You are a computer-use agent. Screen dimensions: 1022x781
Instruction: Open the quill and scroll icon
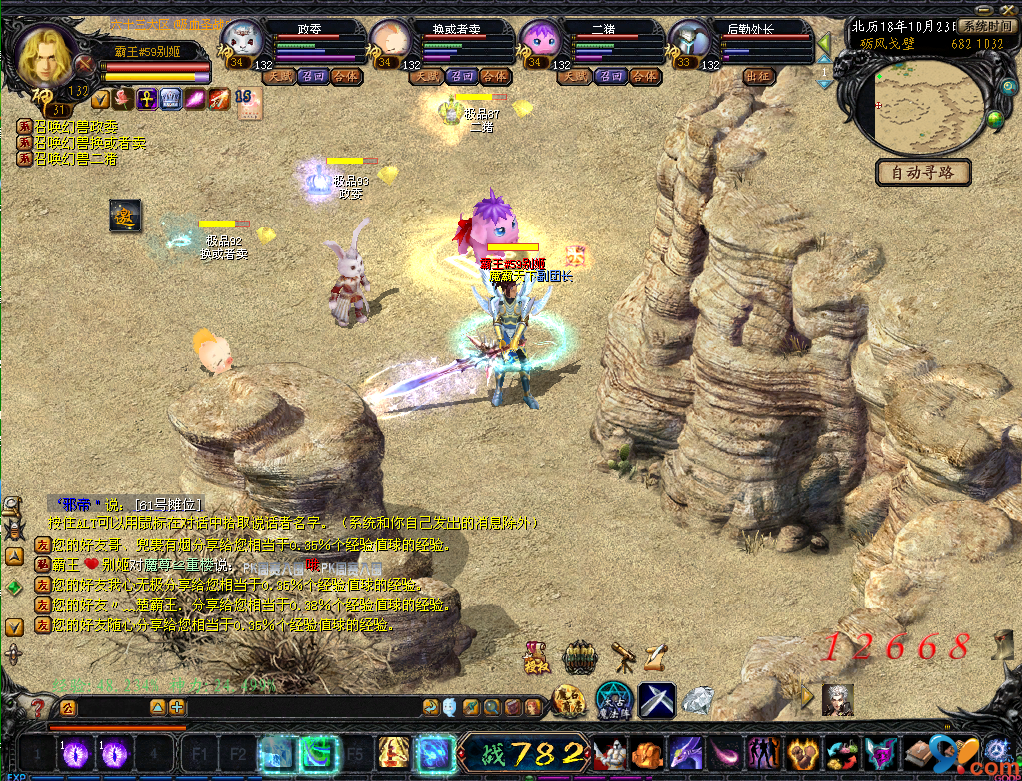coord(655,657)
